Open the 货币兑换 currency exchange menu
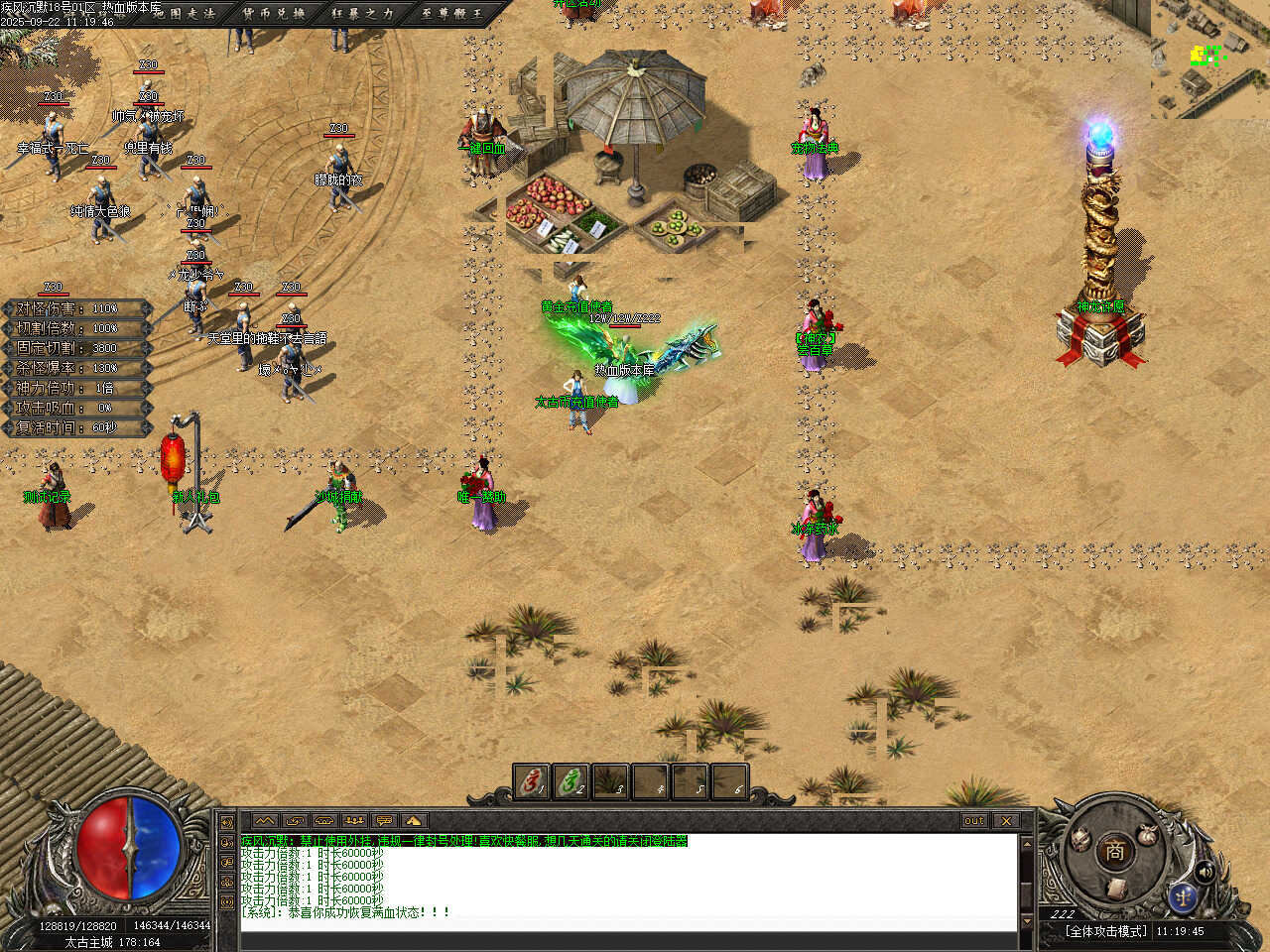The image size is (1270, 952). click(x=274, y=13)
